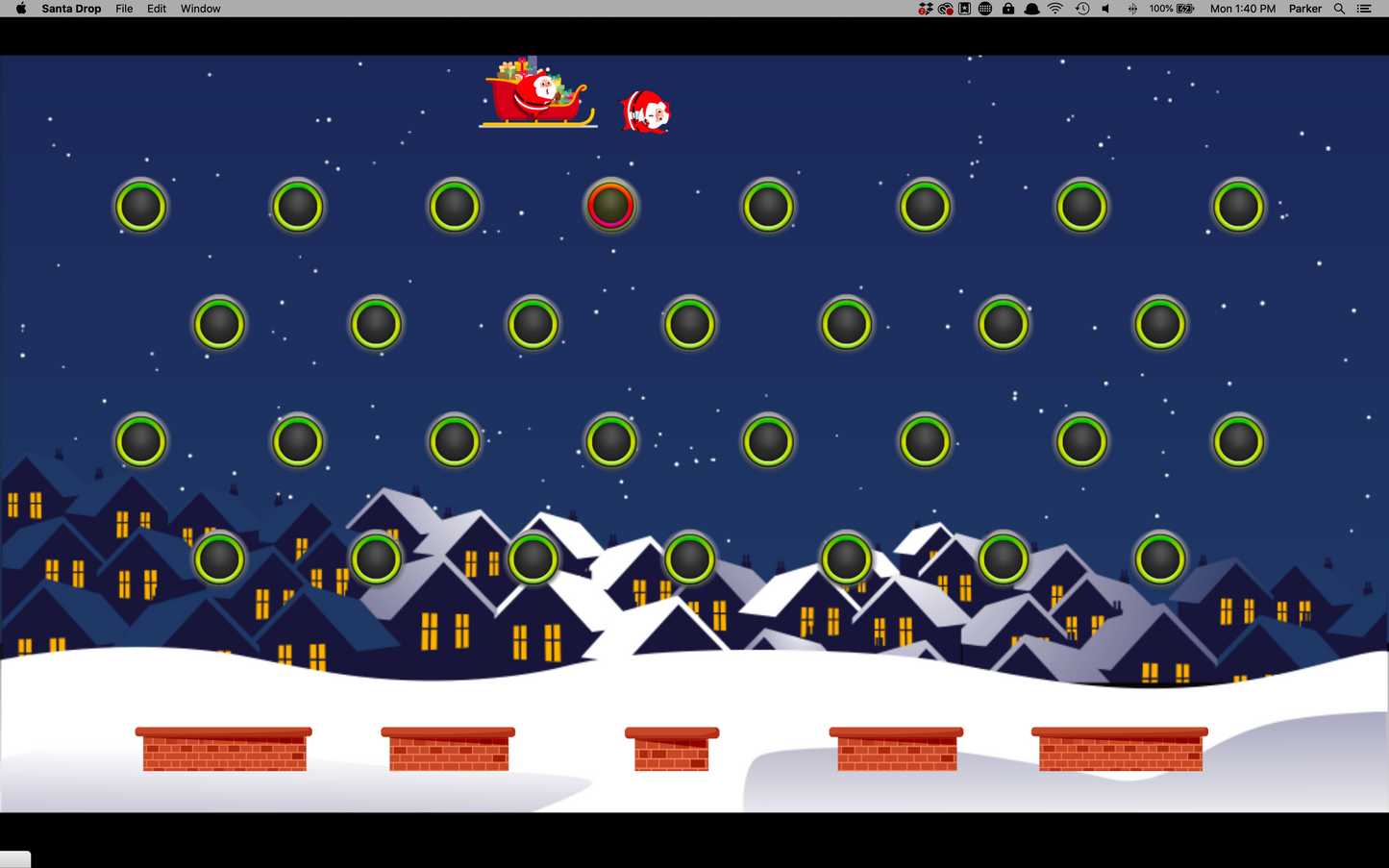
Task: Click the battery charging icon
Action: [1183, 9]
